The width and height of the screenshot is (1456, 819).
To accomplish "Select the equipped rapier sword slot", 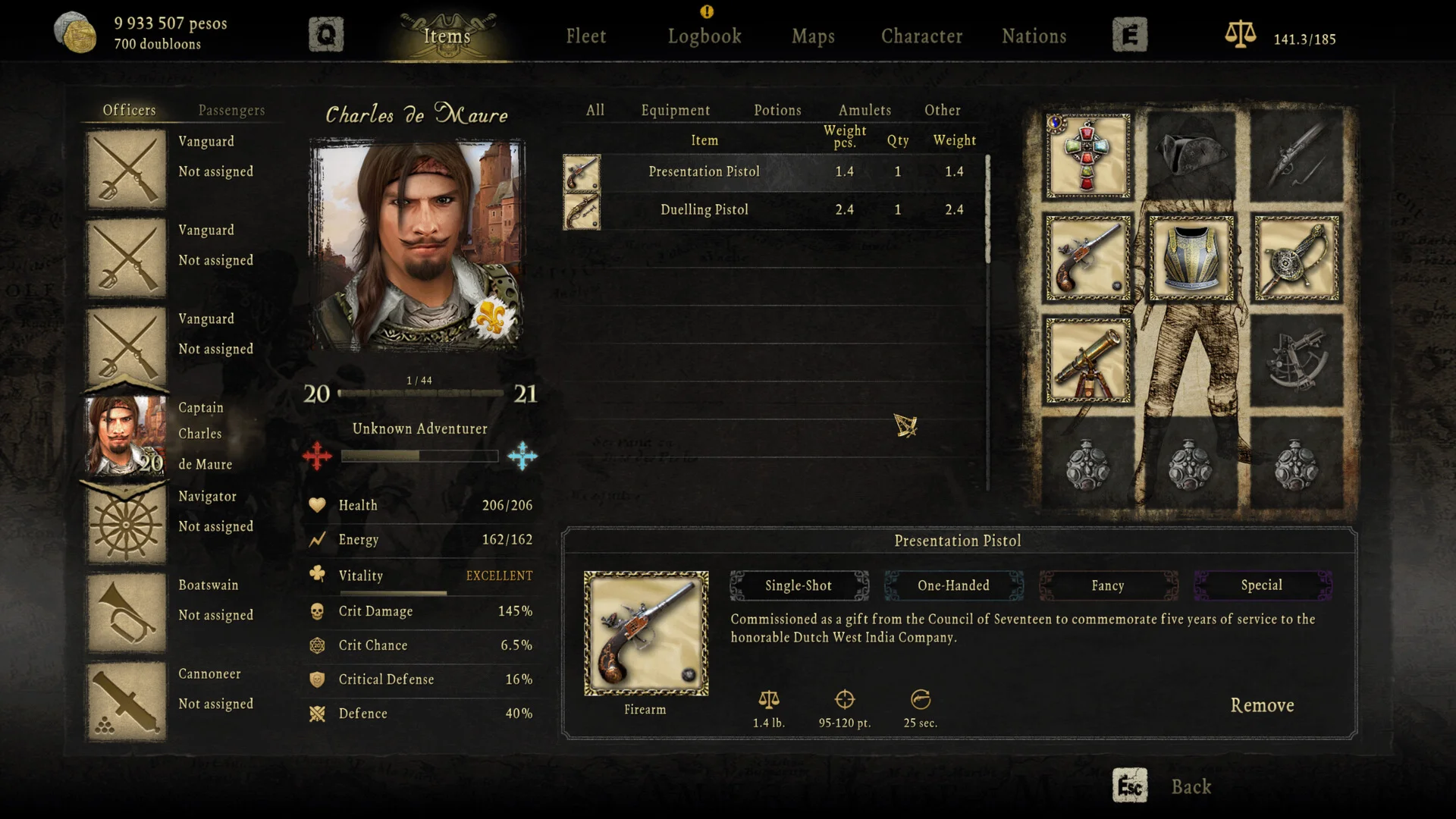I will click(1296, 259).
